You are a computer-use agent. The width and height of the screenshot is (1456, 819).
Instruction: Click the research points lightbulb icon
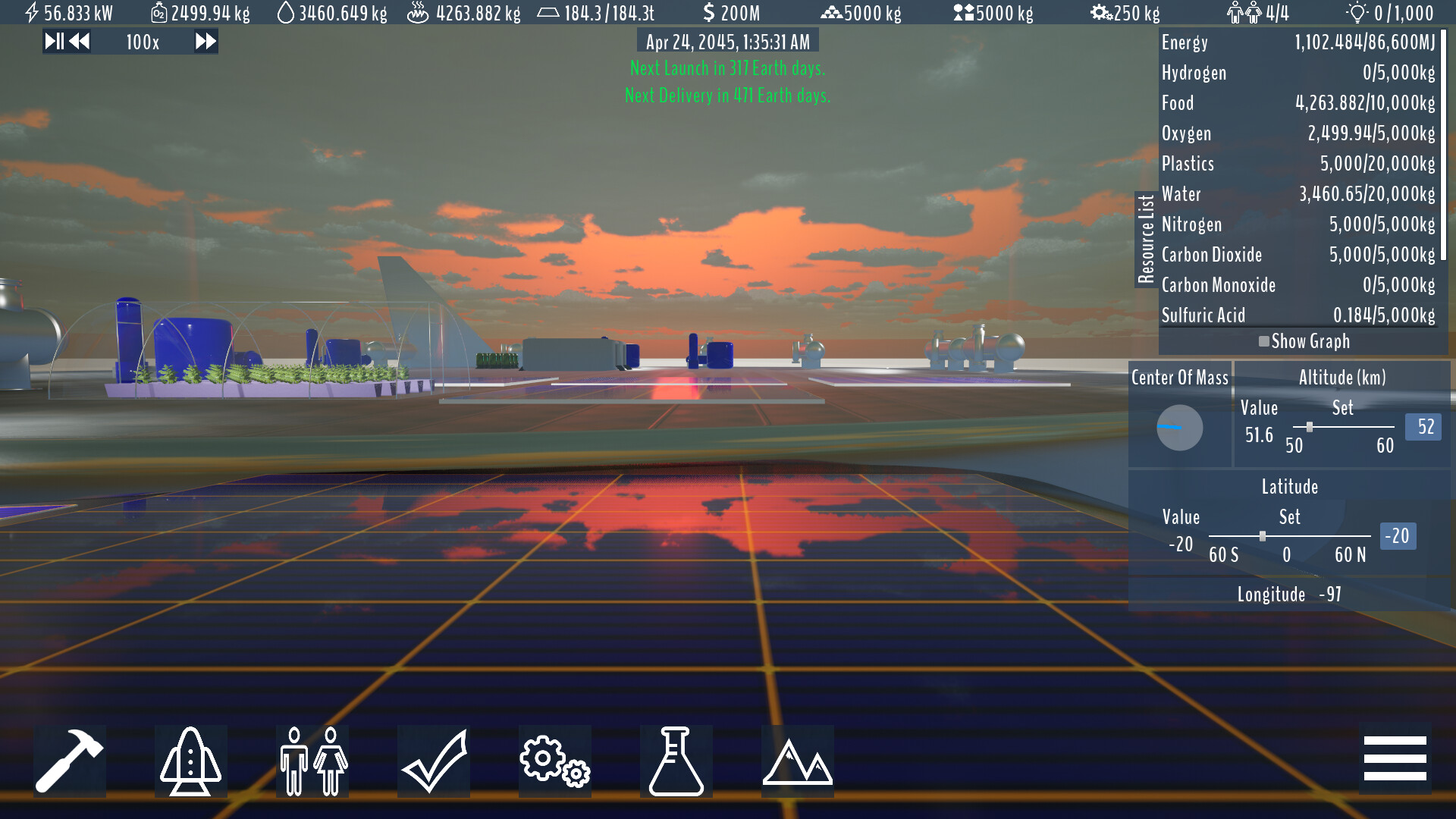(1359, 12)
